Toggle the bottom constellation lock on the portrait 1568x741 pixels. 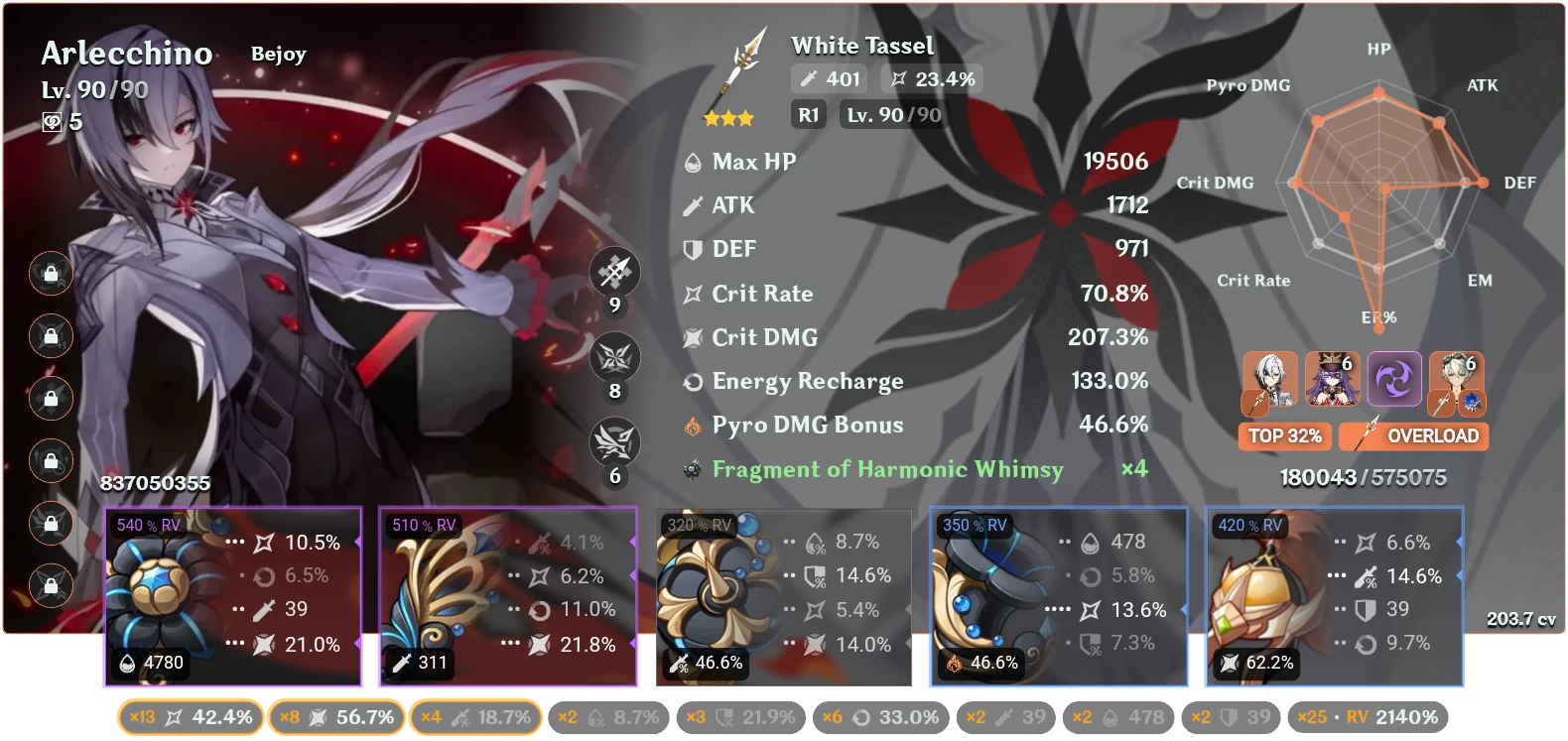coord(50,585)
